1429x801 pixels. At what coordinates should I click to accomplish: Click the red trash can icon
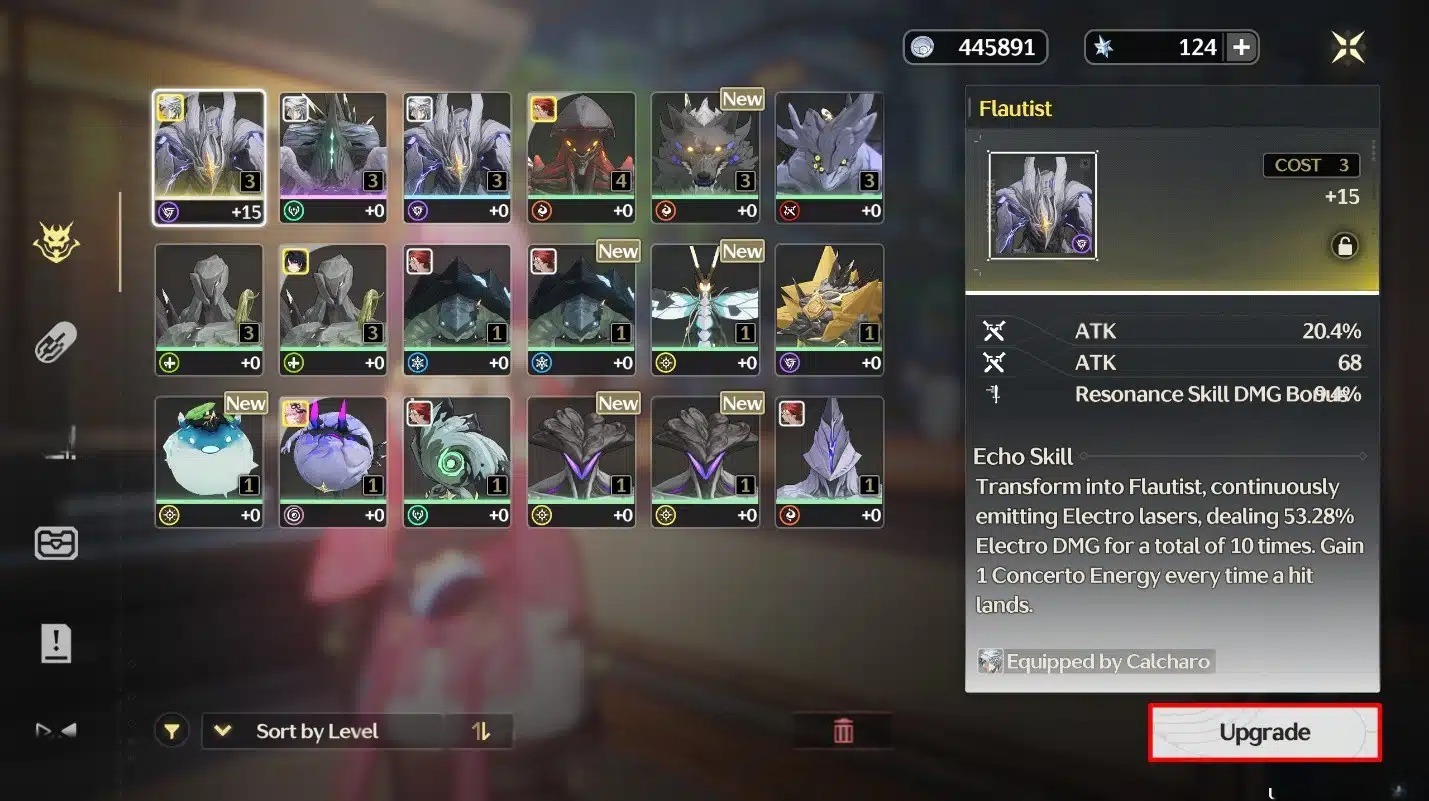(843, 731)
